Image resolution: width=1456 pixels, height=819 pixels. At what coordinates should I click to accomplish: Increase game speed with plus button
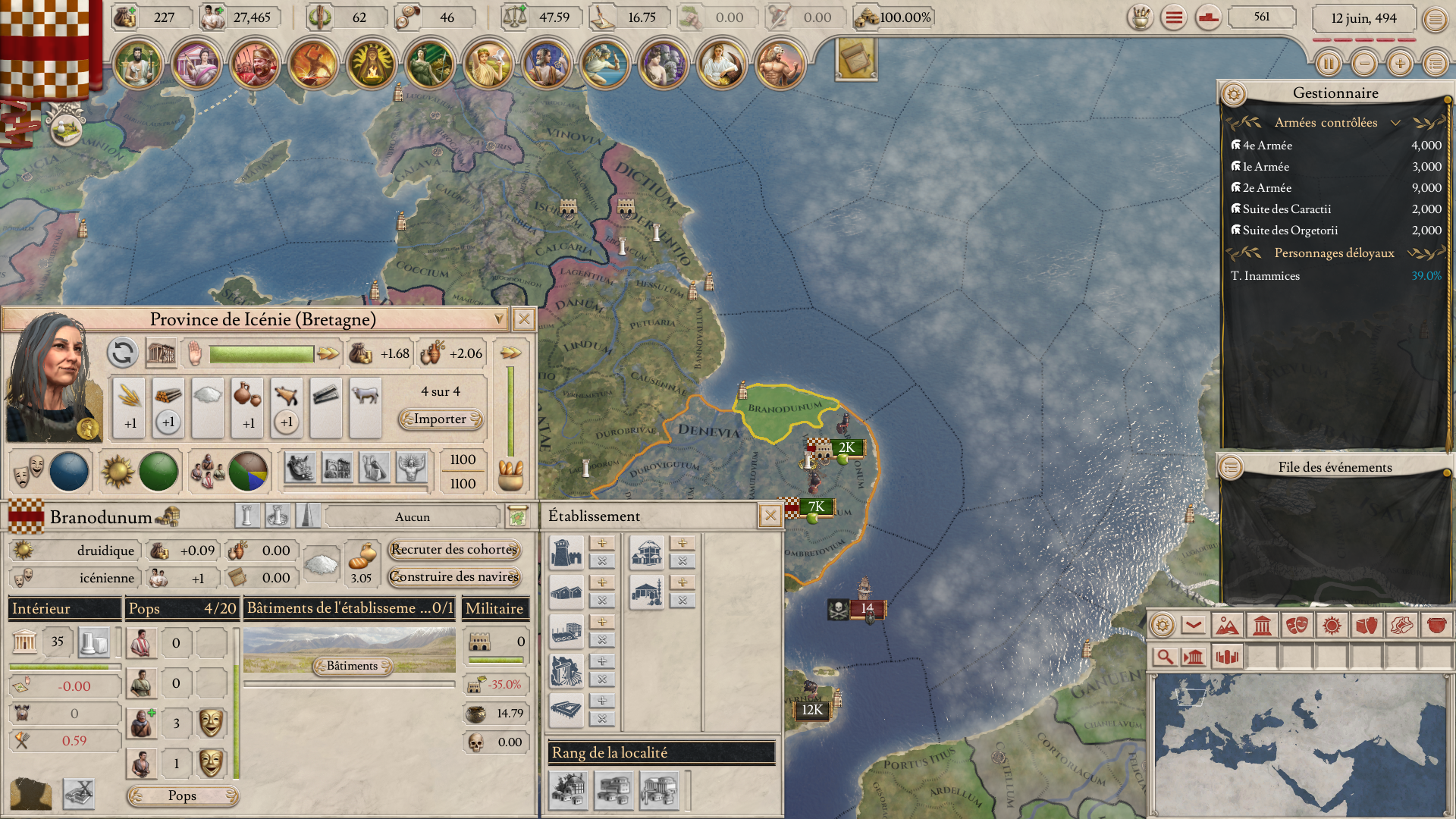tap(1400, 64)
